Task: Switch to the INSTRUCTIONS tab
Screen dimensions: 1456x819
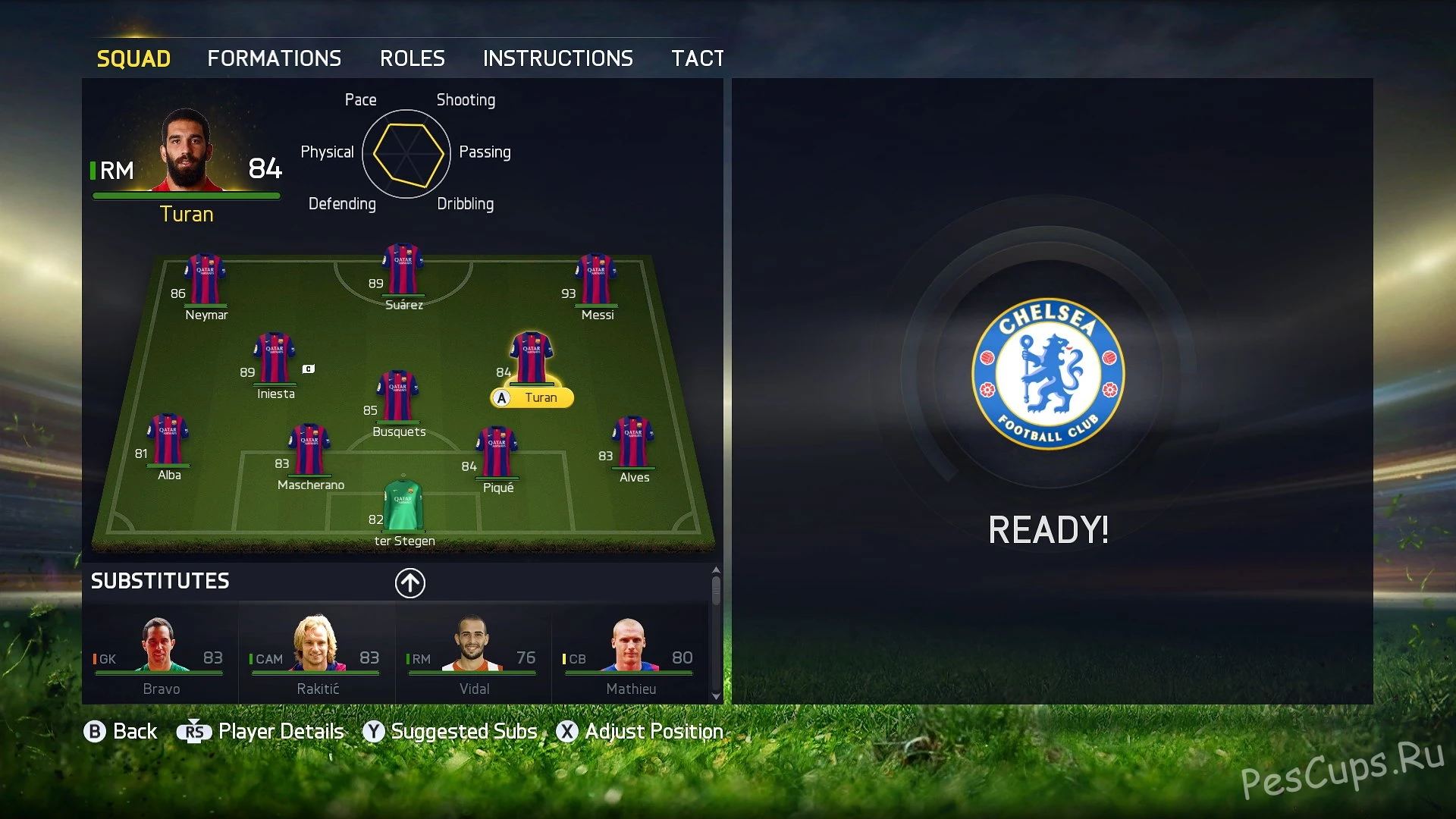Action: tap(558, 58)
